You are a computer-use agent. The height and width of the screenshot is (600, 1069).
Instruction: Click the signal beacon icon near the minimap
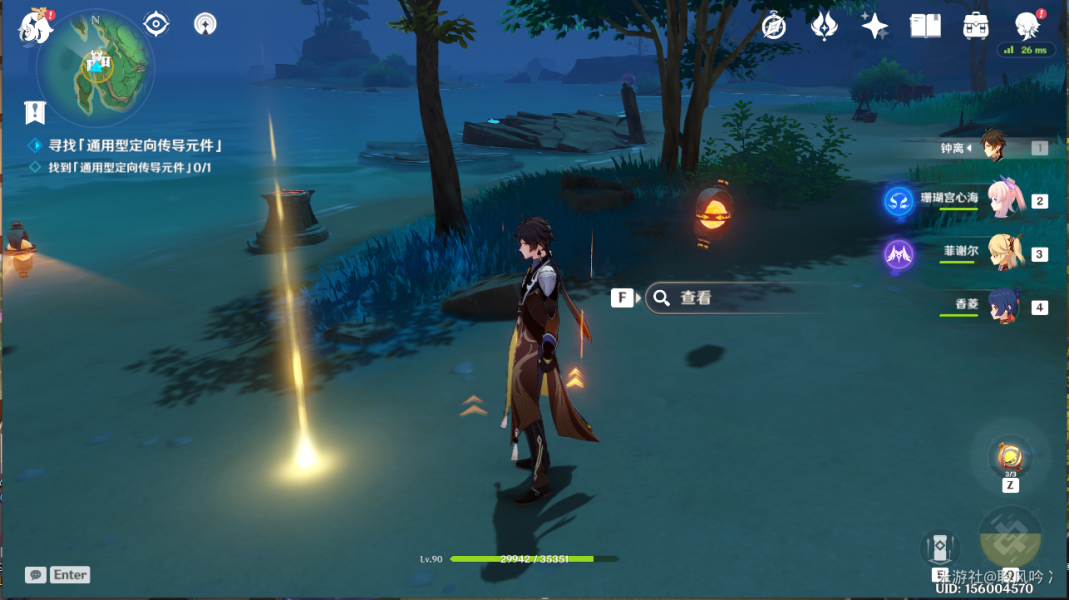click(204, 24)
